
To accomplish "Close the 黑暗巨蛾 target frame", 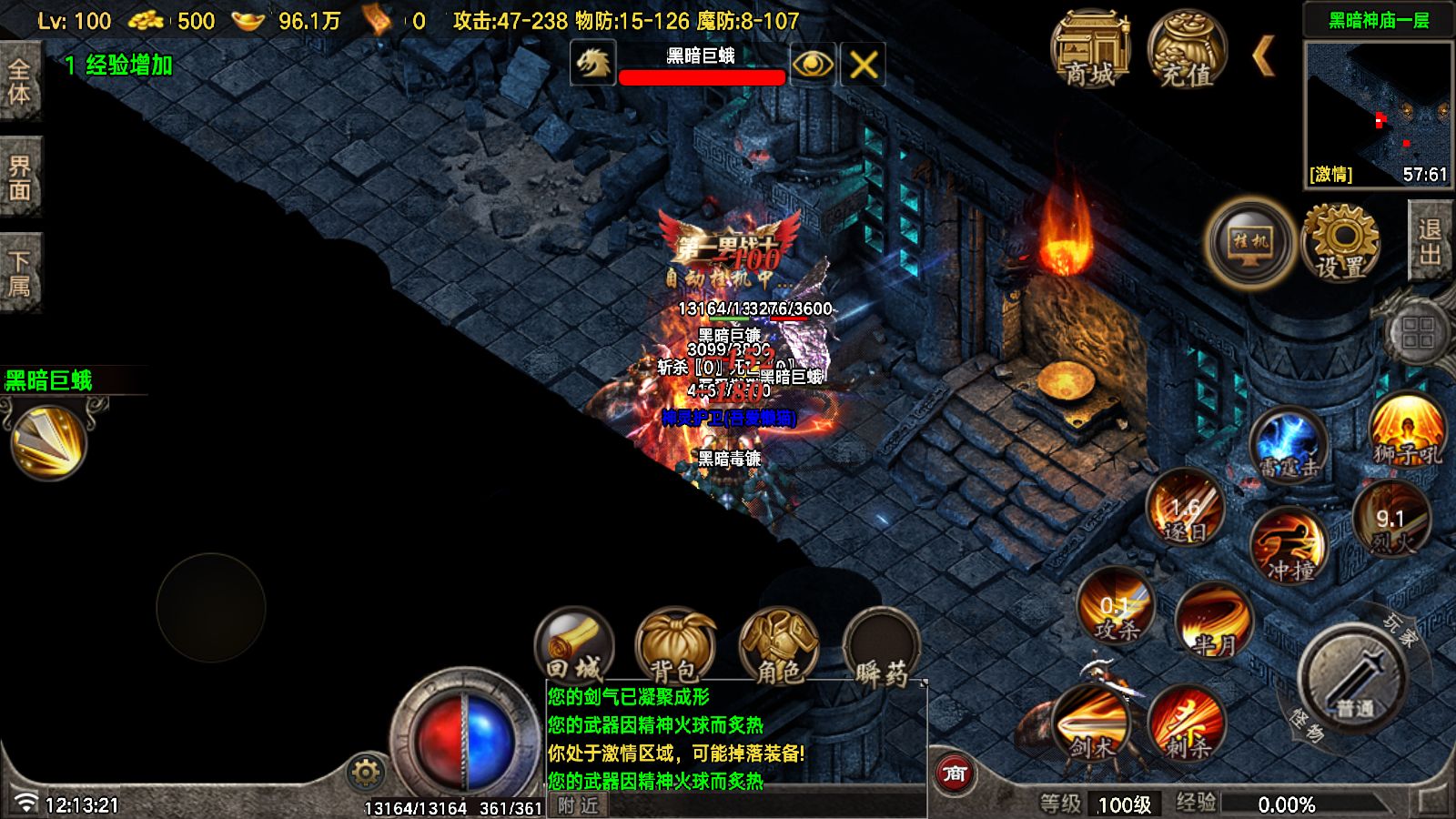I will pyautogui.click(x=863, y=65).
